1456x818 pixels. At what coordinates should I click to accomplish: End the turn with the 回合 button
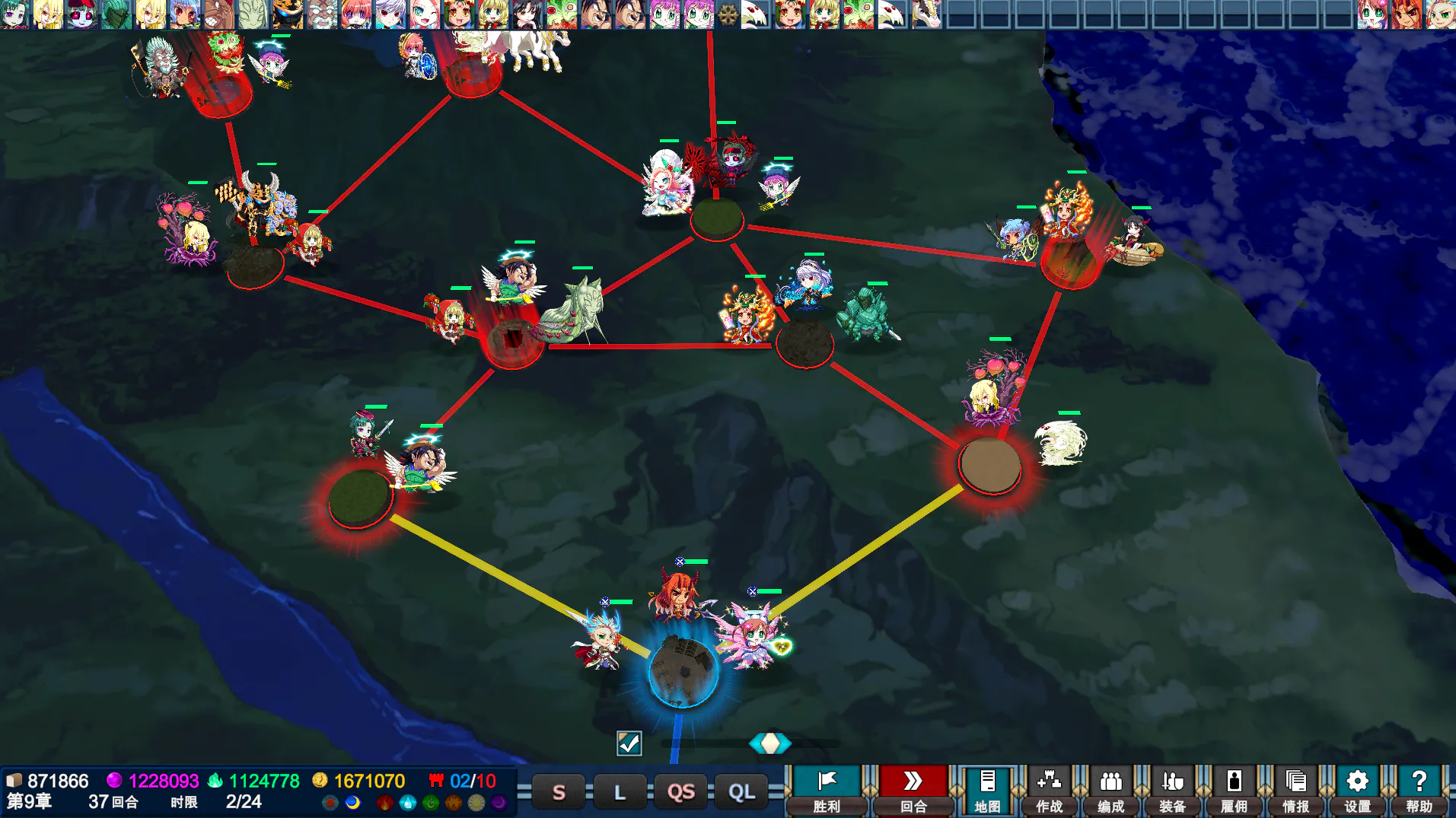tap(913, 791)
